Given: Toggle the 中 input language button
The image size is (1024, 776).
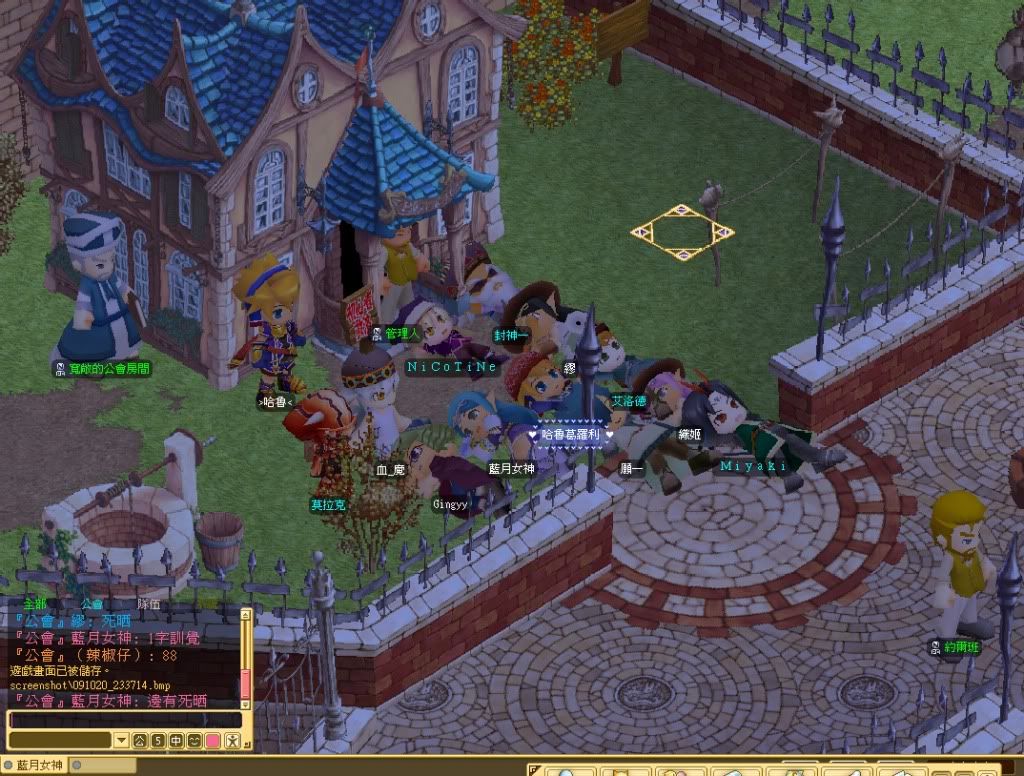Looking at the screenshot, I should (x=176, y=741).
